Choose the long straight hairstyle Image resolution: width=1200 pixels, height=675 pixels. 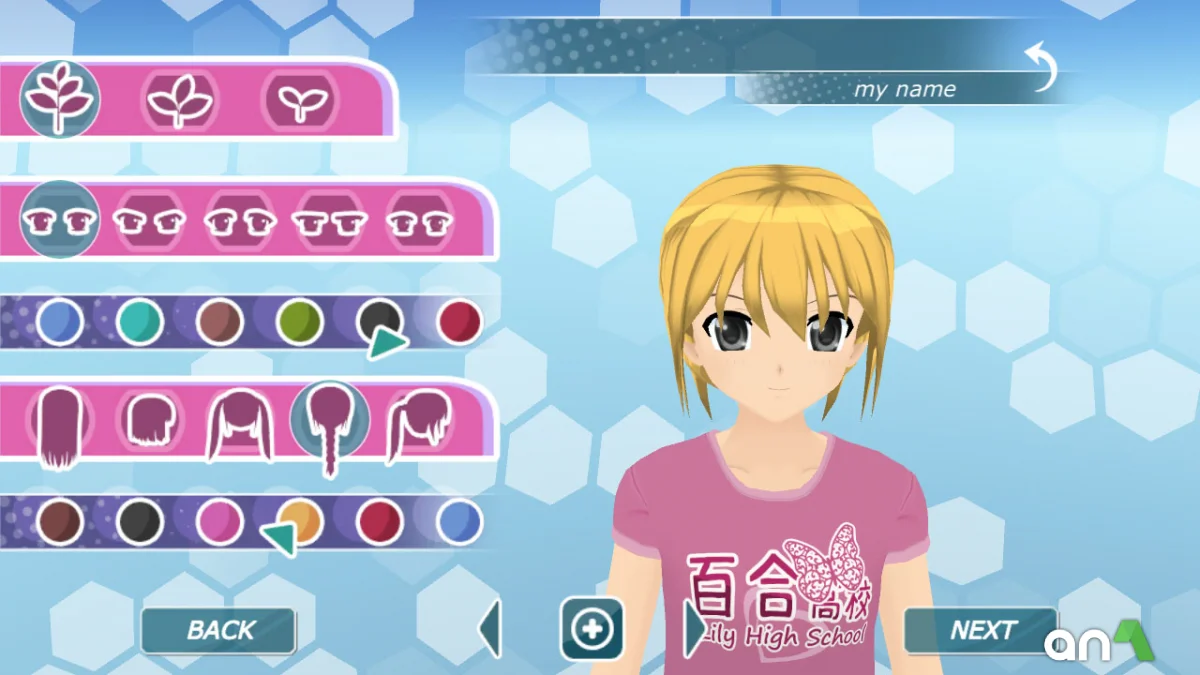59,427
